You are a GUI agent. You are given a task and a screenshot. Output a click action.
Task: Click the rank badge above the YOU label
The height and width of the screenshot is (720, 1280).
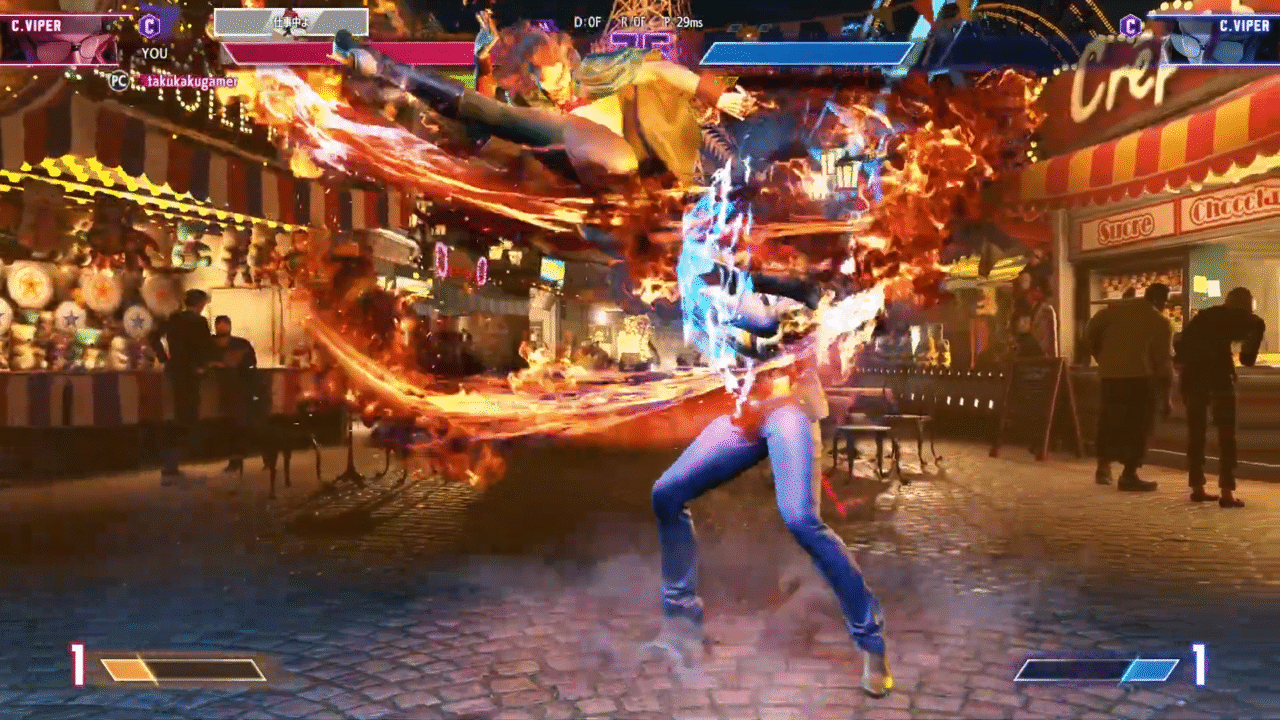[x=150, y=24]
